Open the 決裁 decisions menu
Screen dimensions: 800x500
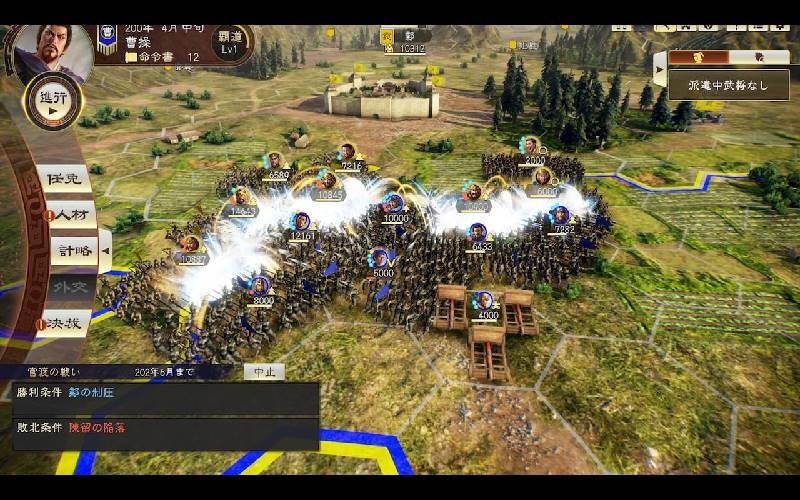(x=65, y=323)
